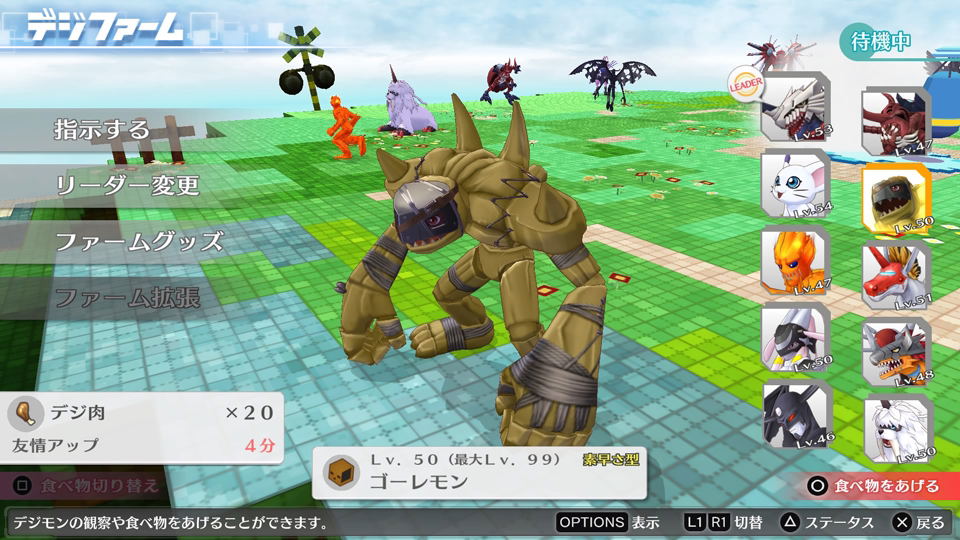This screenshot has height=540, width=960.
Task: Pick the red demon Lv.47 portrait
Action: click(x=895, y=120)
